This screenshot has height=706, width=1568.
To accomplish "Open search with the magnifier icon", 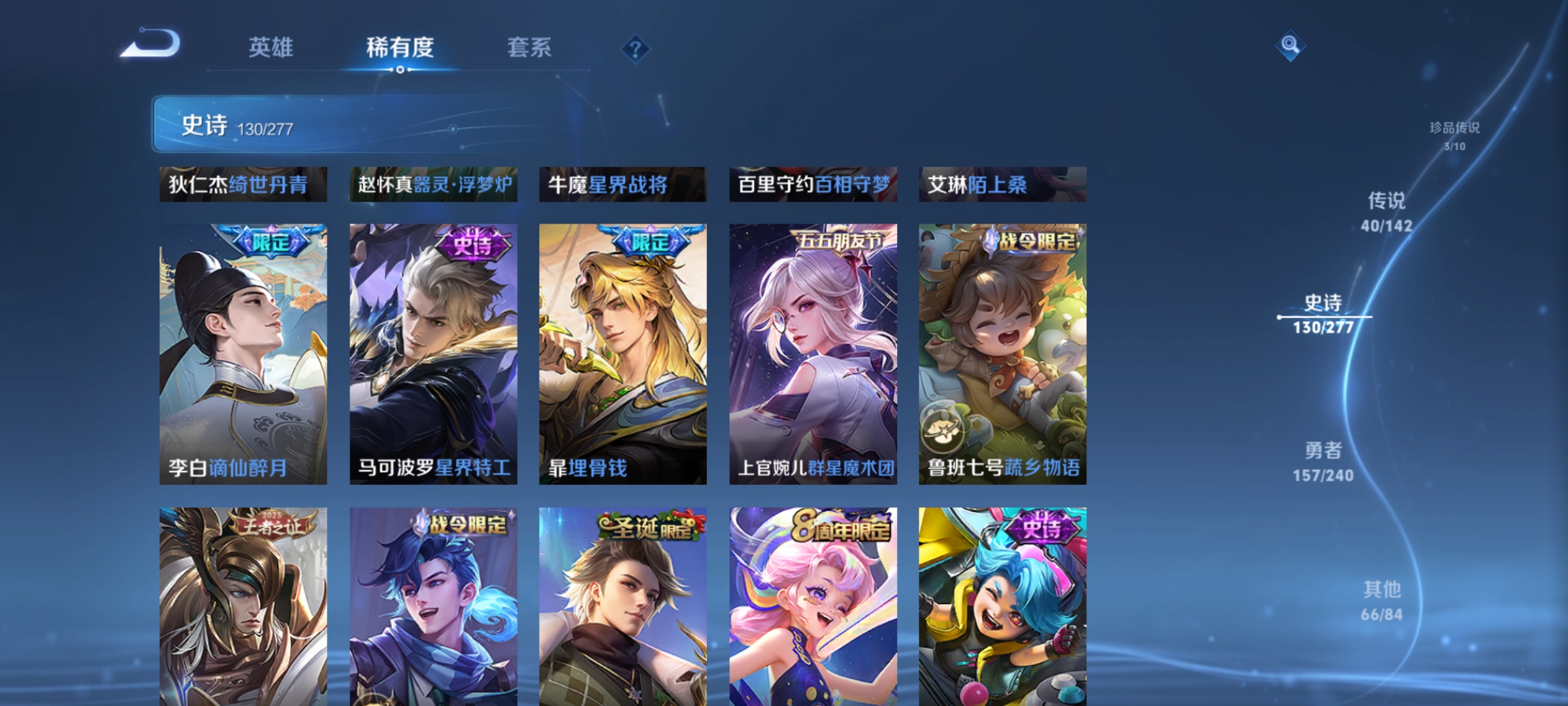I will pyautogui.click(x=1290, y=46).
